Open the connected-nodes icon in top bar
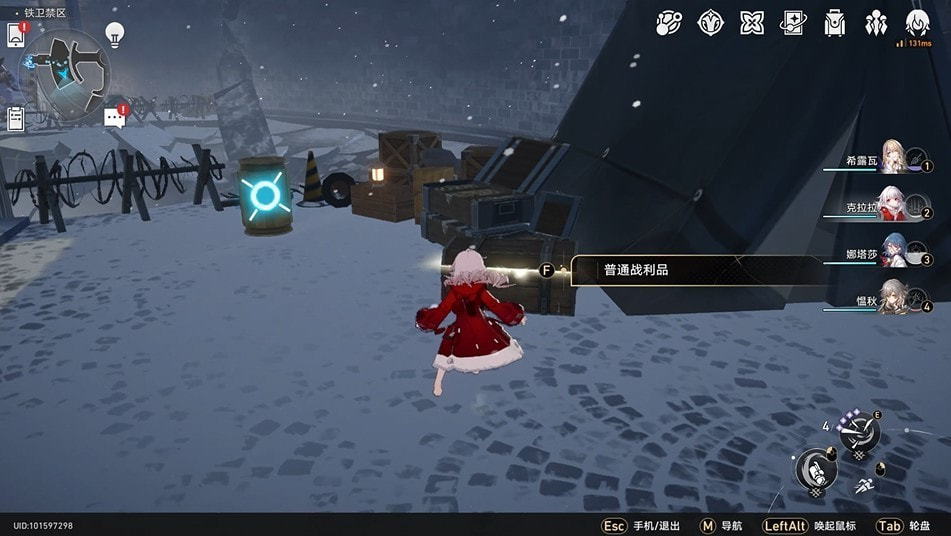 (669, 22)
